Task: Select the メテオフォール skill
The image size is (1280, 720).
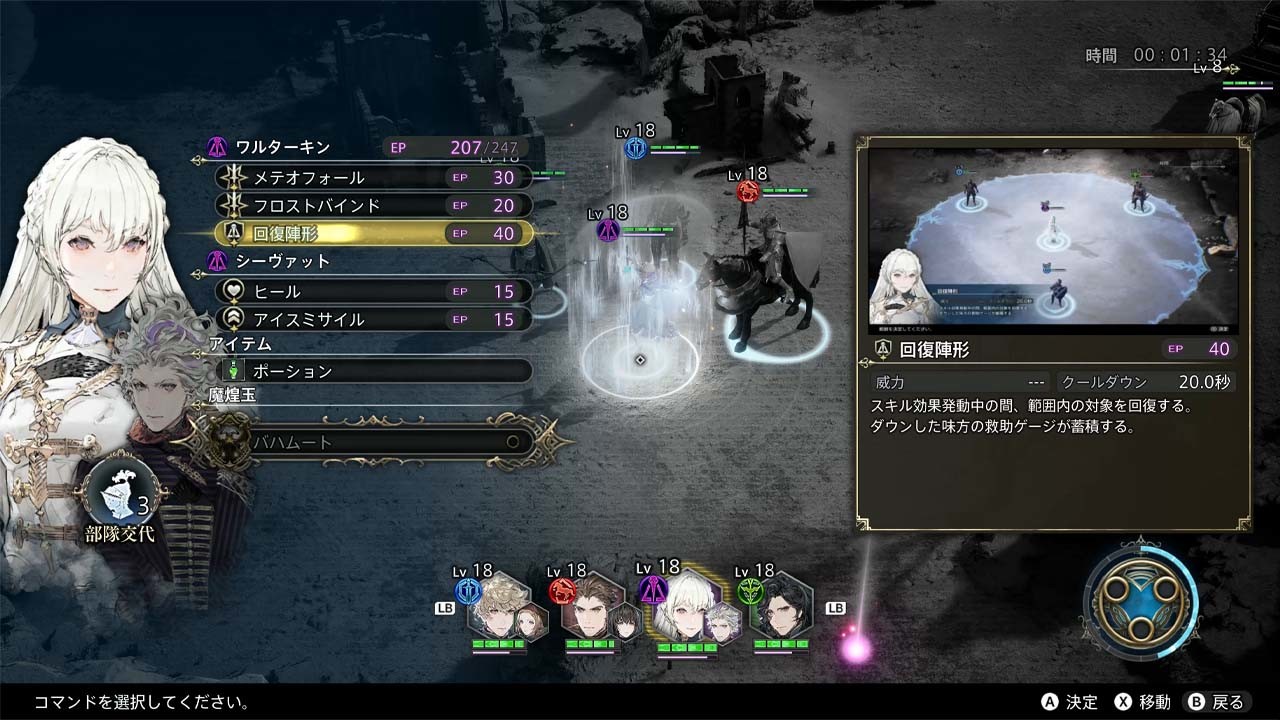Action: click(x=374, y=177)
